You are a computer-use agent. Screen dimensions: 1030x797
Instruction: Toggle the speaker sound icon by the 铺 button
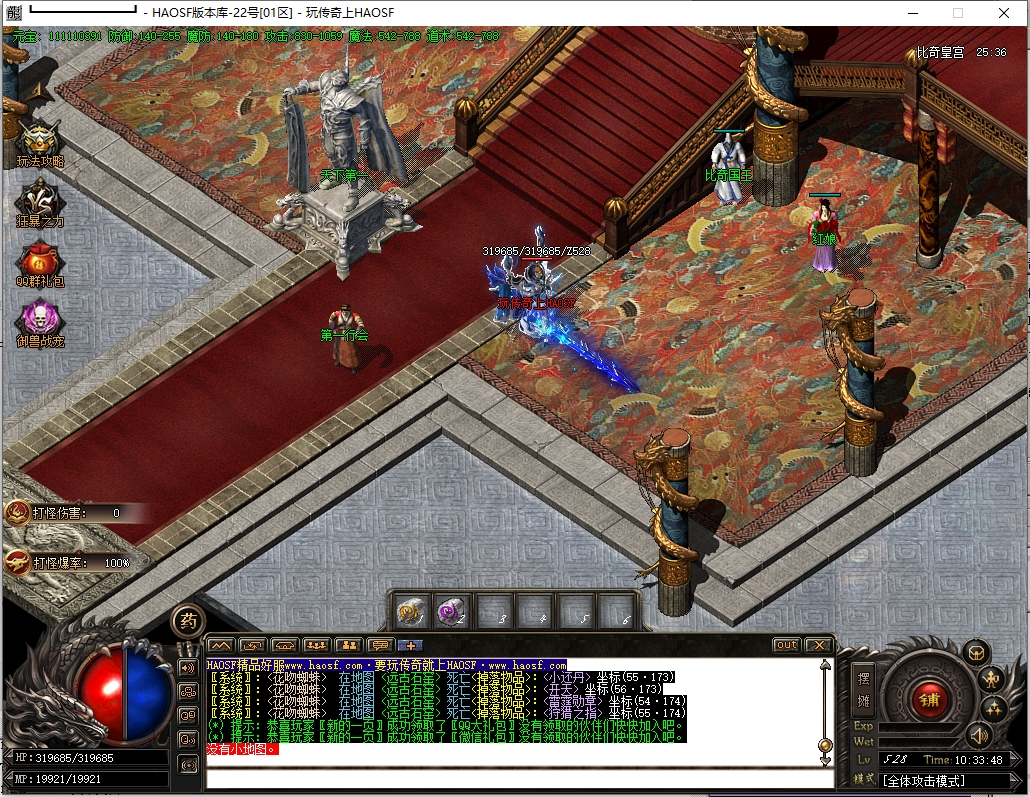coord(979,737)
